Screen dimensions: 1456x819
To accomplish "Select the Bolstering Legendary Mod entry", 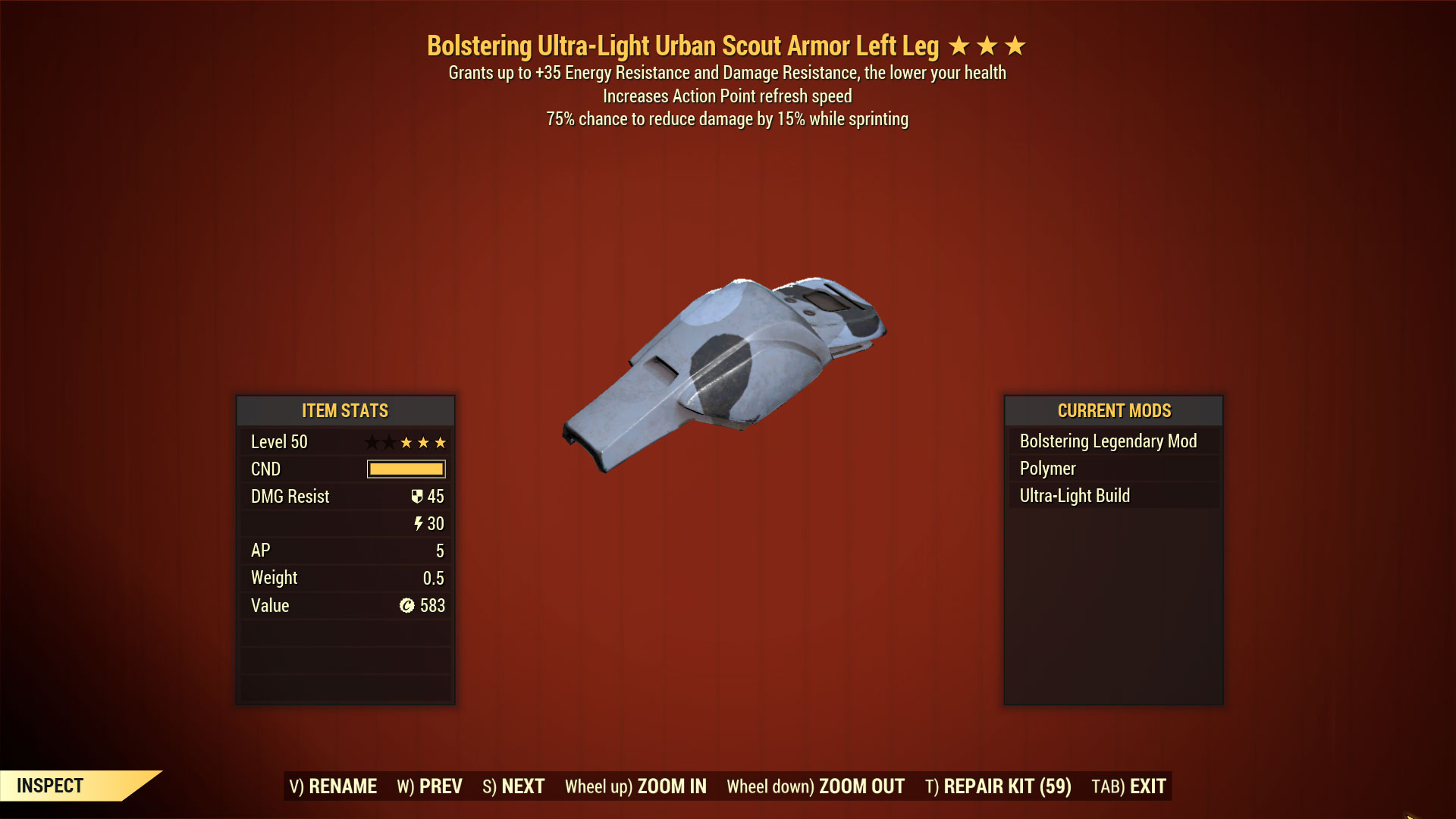I will tap(1108, 441).
